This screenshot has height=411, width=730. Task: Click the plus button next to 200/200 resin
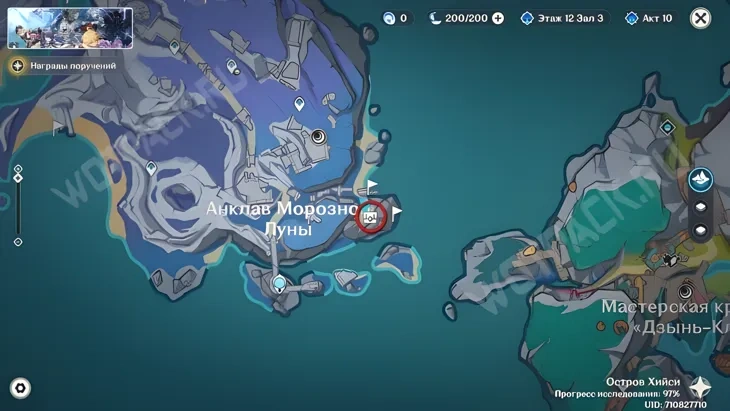tap(498, 18)
